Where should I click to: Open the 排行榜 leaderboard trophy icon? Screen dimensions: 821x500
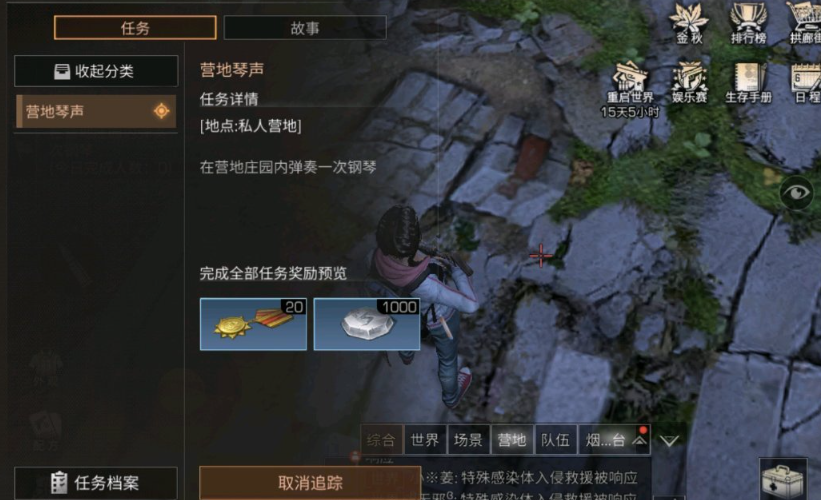(747, 22)
